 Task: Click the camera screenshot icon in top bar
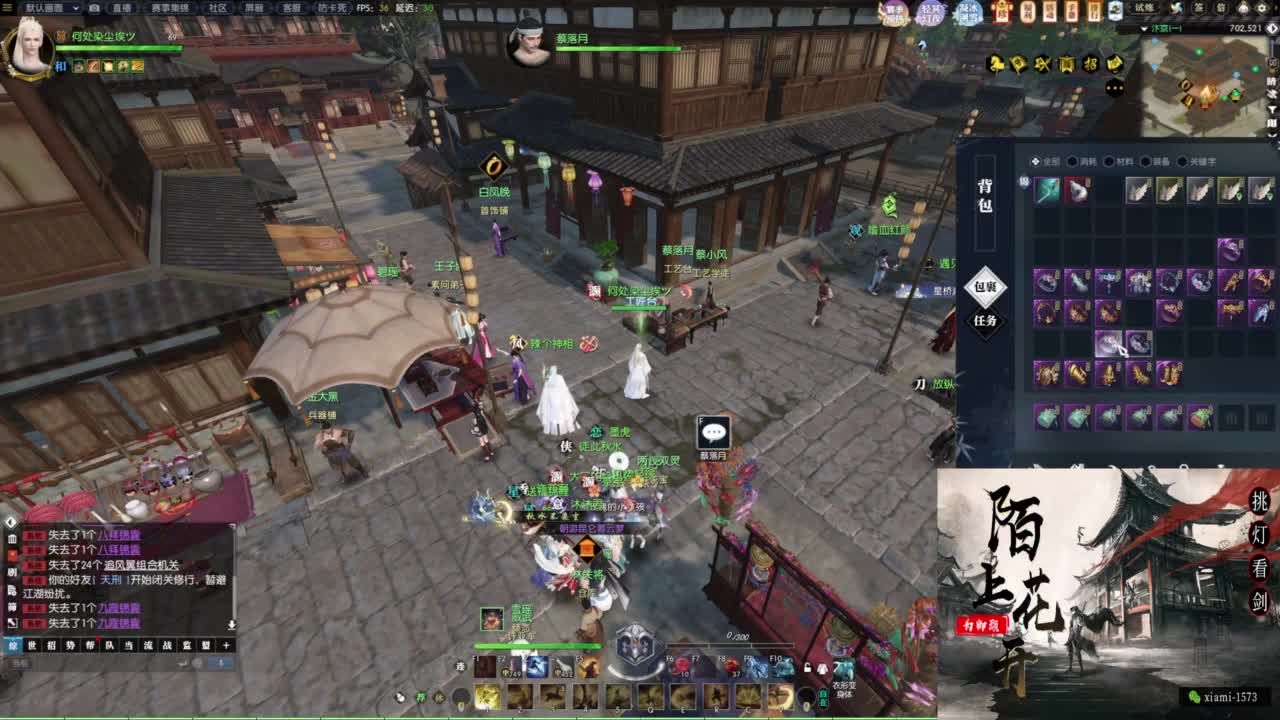click(x=93, y=10)
